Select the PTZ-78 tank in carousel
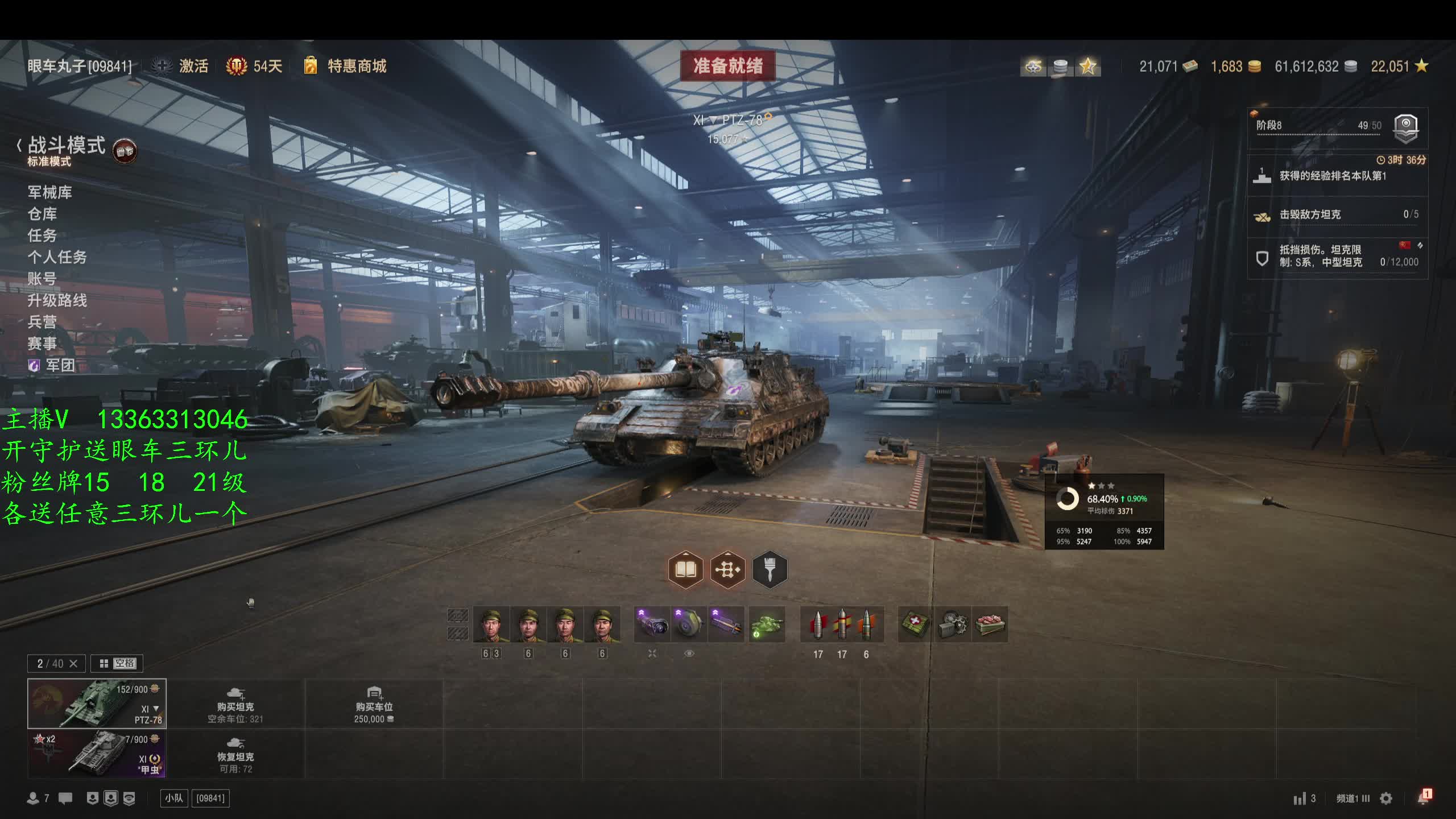The height and width of the screenshot is (819, 1456). click(x=97, y=704)
